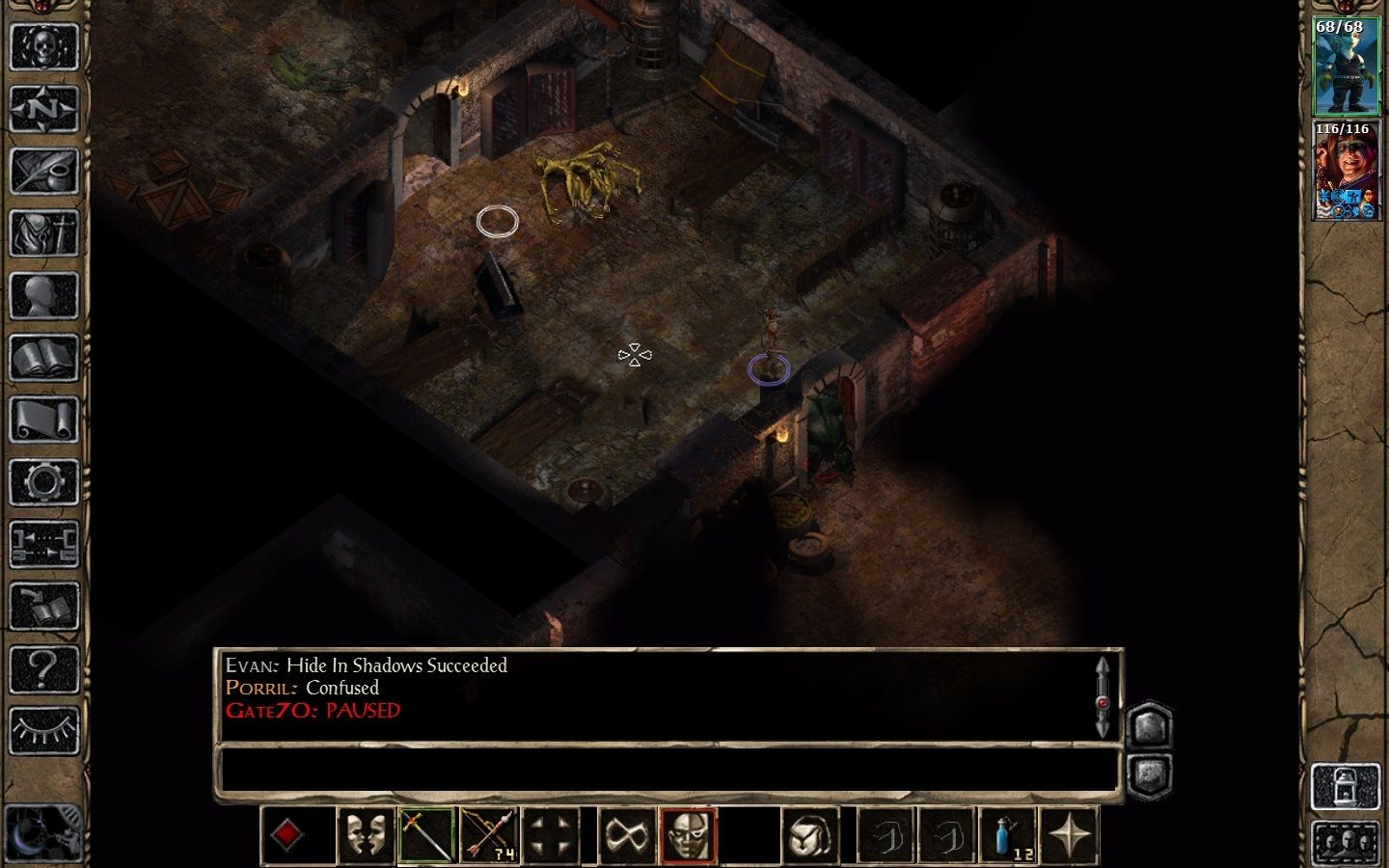Click the closed eyelid button
Screen dimensions: 1389x868
click(43, 730)
